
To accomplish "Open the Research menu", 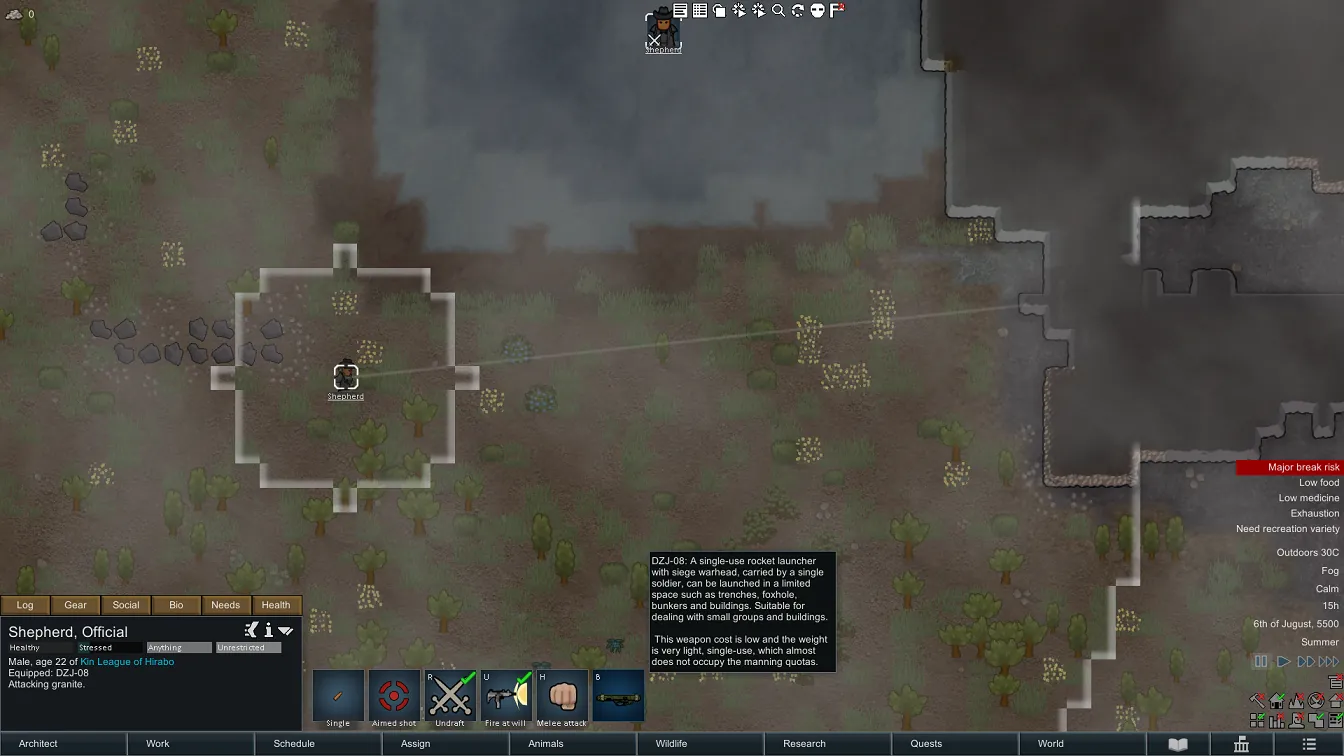I will 804,744.
